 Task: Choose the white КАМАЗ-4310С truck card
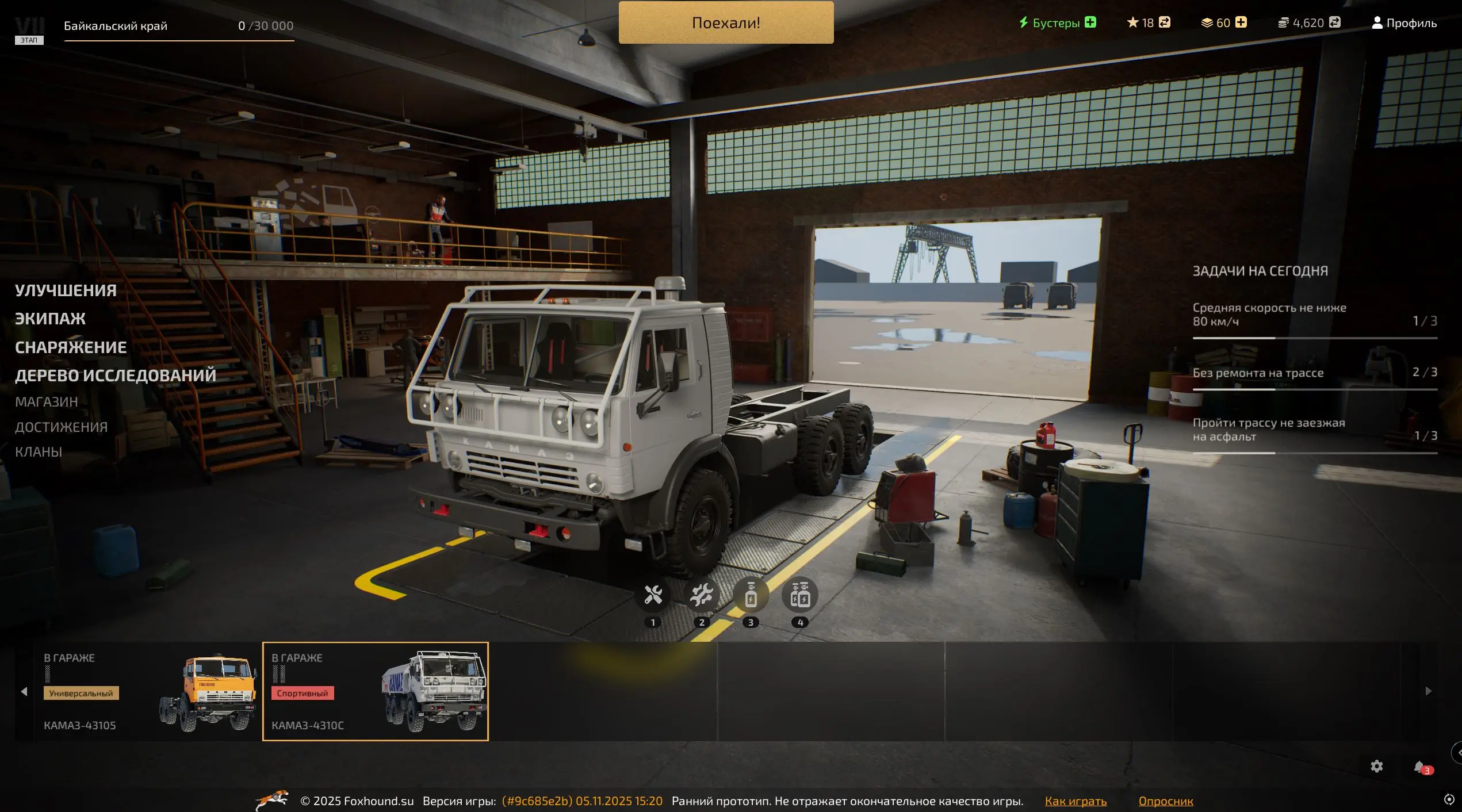coord(375,691)
